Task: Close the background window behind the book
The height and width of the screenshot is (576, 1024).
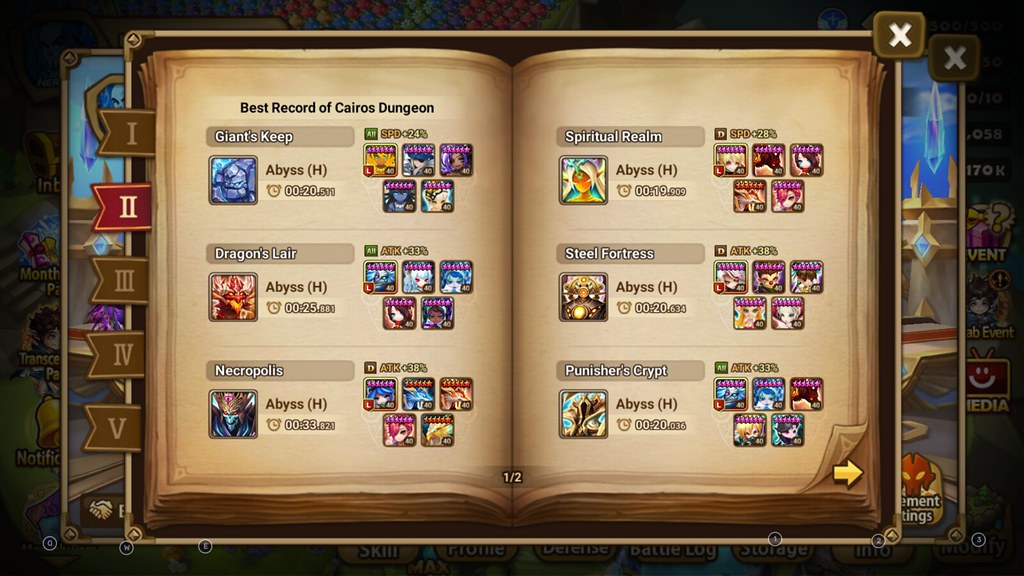Action: (x=955, y=58)
